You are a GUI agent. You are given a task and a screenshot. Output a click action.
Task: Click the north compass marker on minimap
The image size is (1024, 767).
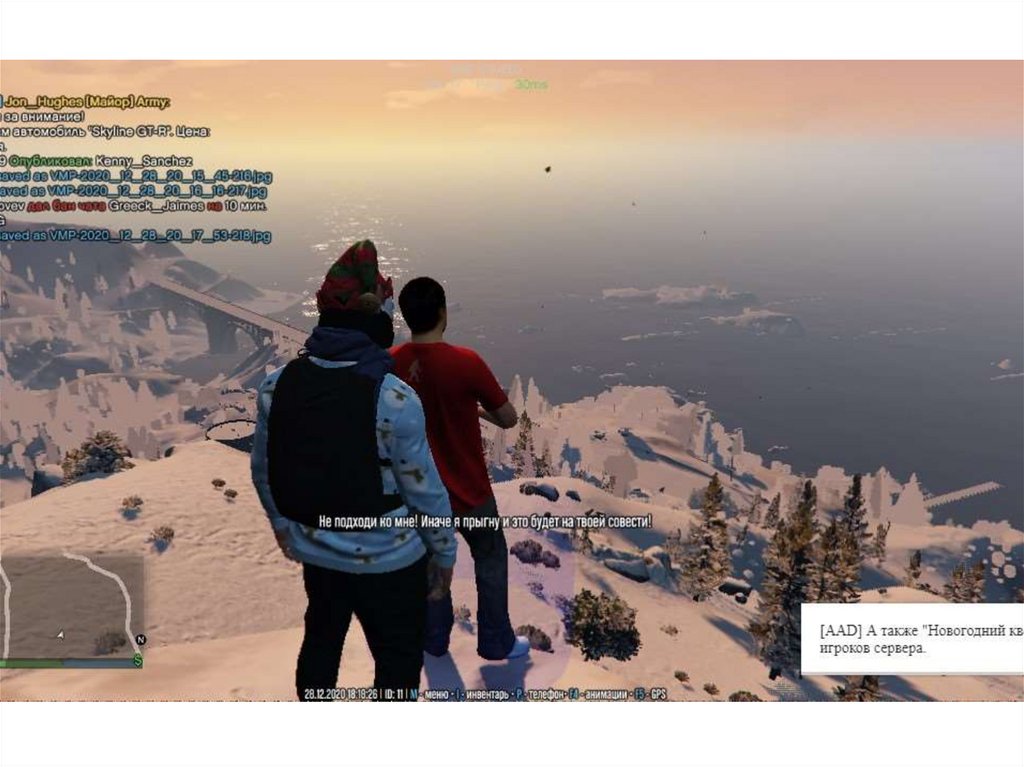click(140, 639)
